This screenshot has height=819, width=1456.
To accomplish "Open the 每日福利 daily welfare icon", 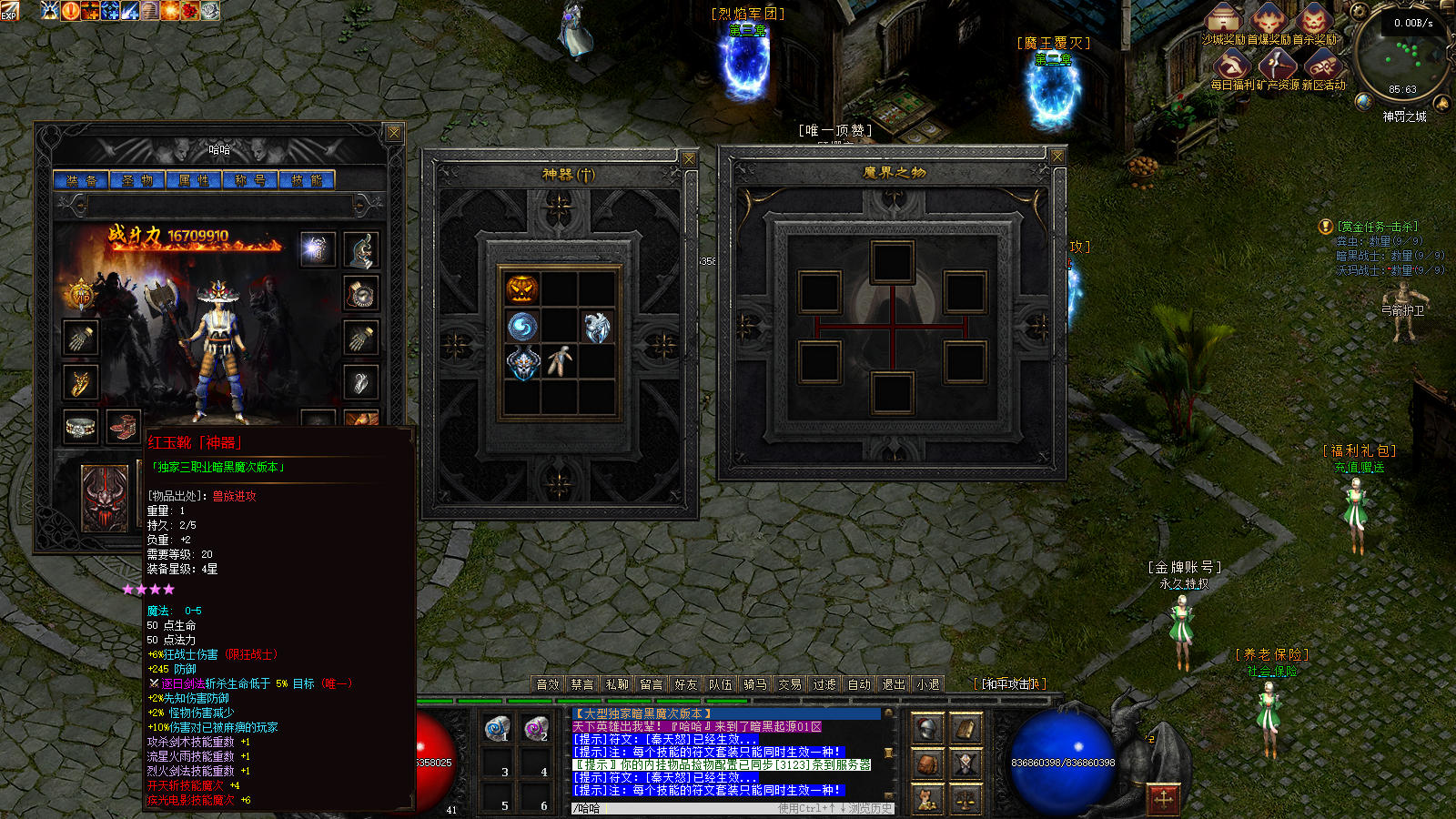I will click(x=1231, y=66).
